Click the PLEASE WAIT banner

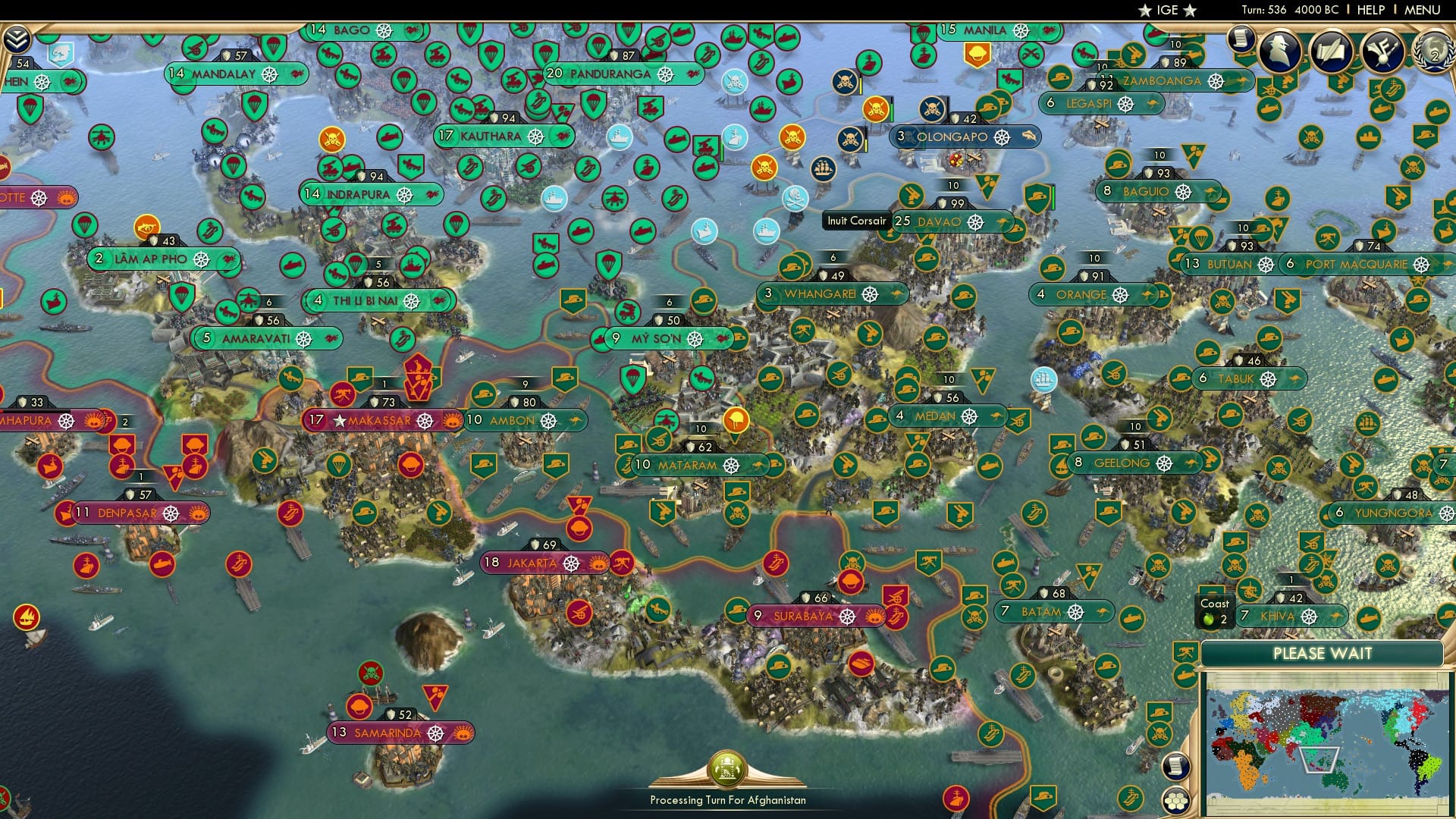pyautogui.click(x=1324, y=653)
